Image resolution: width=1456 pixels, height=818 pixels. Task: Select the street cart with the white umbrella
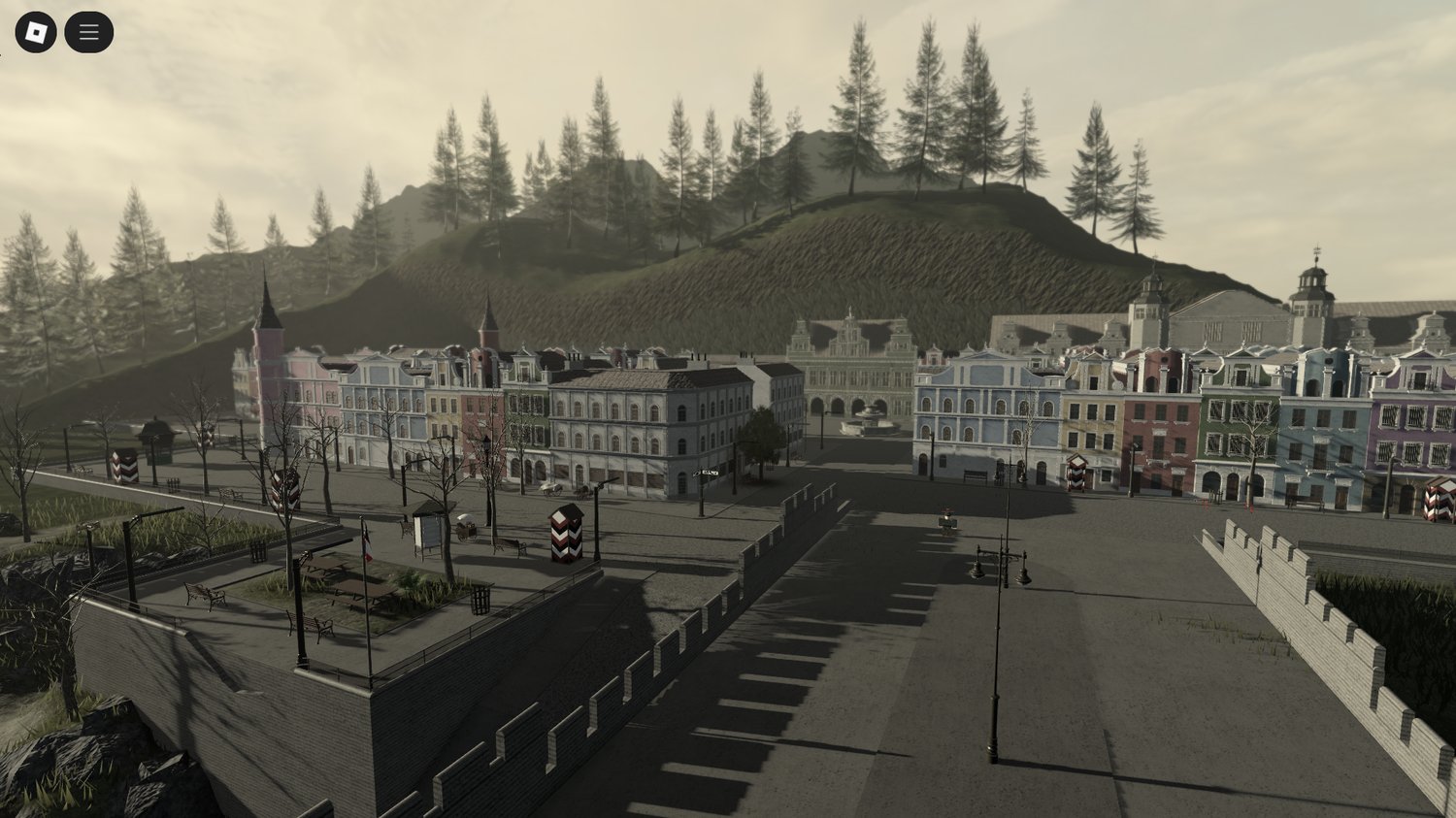[x=467, y=527]
